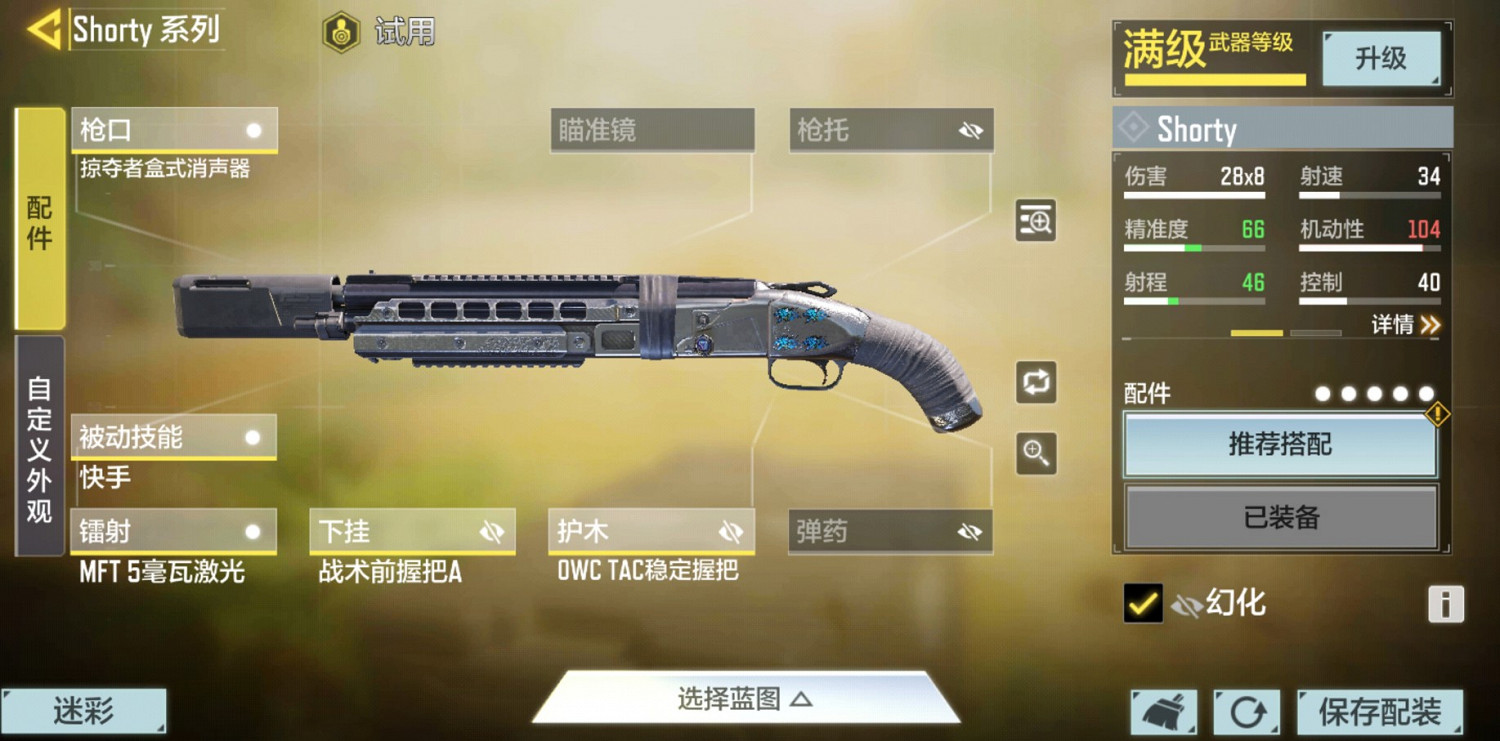Screen dimensions: 1500x741
Task: Uncheck the 幻化 checkbox
Action: tap(1145, 603)
